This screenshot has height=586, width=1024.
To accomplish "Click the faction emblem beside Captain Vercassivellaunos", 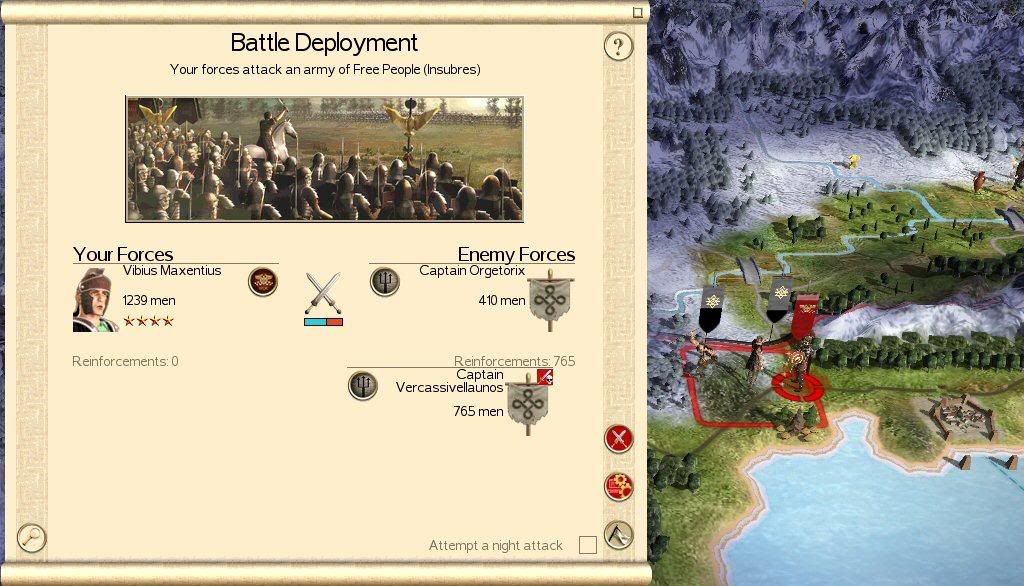I will (x=363, y=385).
